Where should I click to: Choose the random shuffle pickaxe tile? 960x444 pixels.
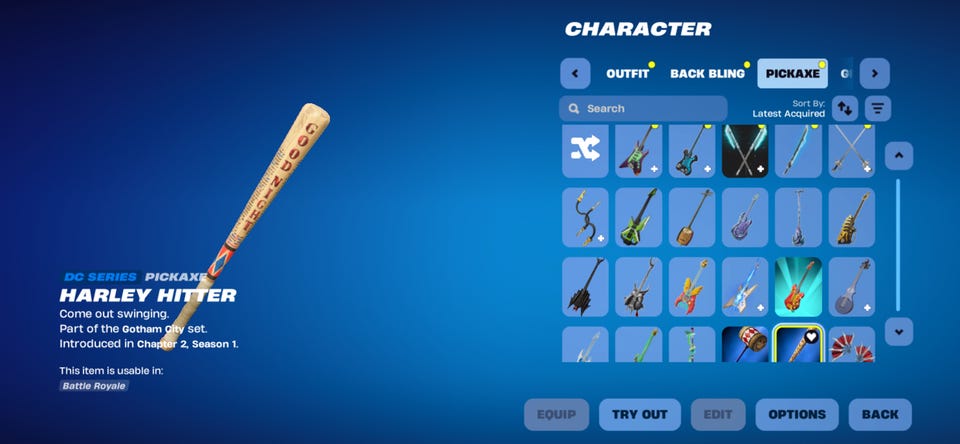(585, 150)
